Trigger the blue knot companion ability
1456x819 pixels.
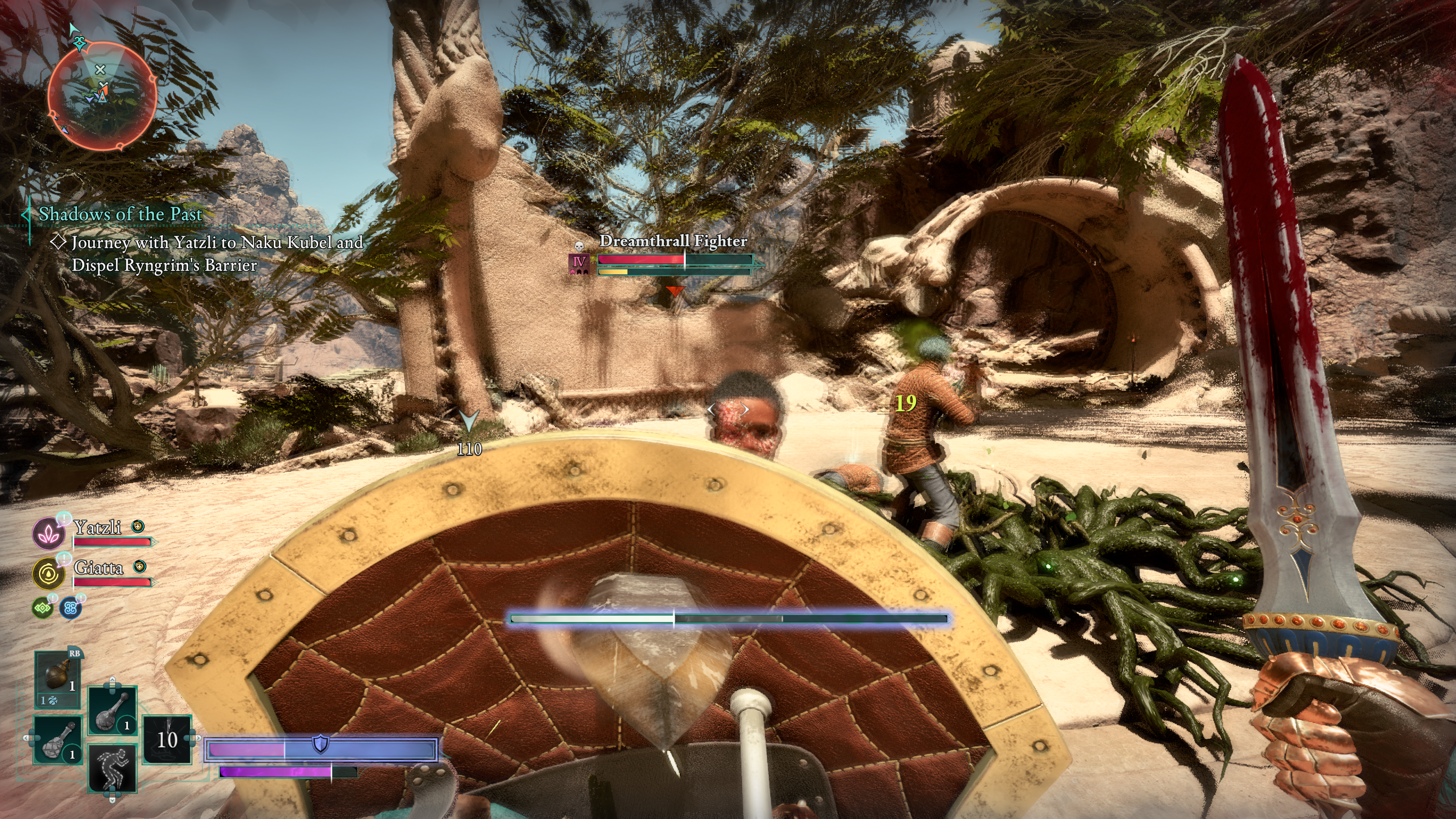pyautogui.click(x=71, y=607)
